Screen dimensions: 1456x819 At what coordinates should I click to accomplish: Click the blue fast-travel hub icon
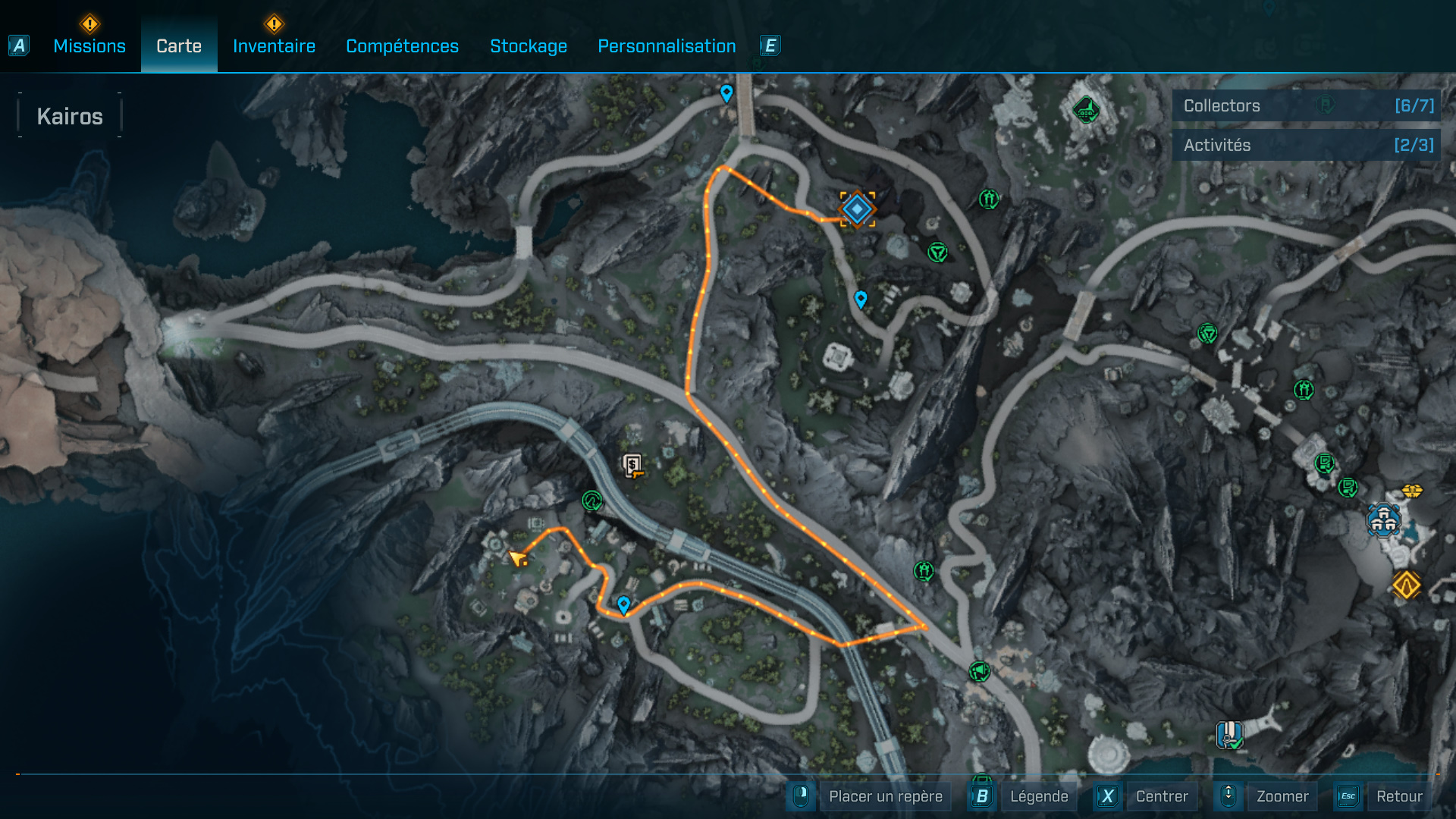click(x=1383, y=520)
